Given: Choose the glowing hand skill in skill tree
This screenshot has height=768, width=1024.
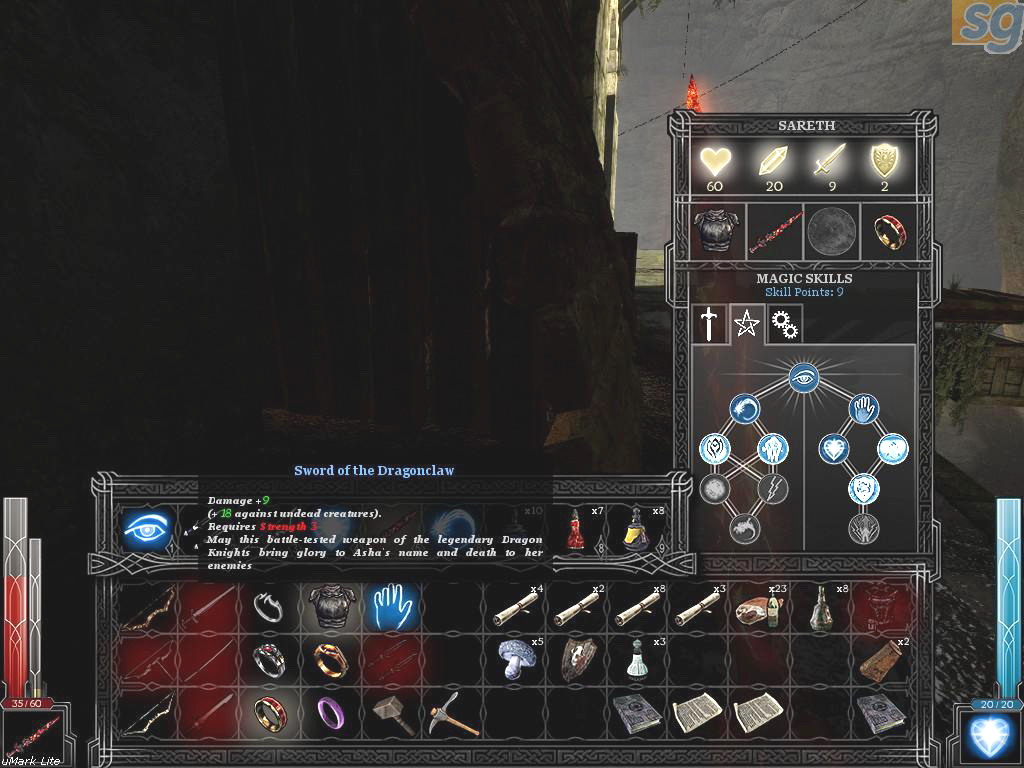Looking at the screenshot, I should pos(864,409).
